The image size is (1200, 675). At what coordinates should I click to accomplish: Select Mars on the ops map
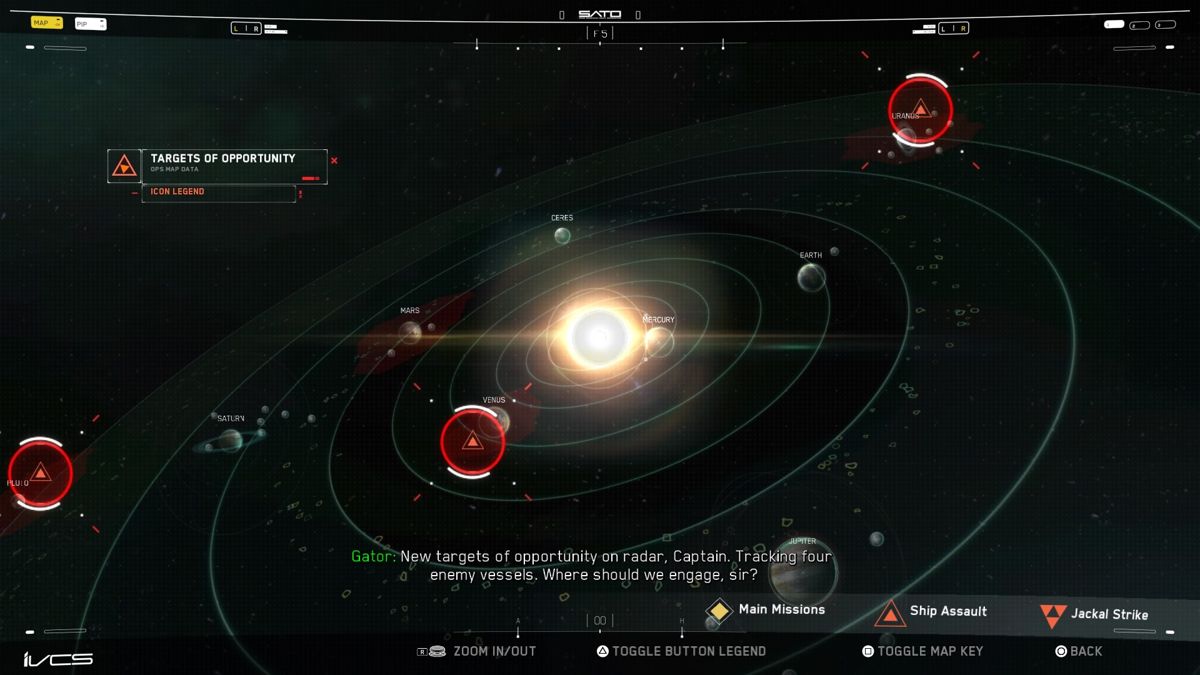coord(411,331)
